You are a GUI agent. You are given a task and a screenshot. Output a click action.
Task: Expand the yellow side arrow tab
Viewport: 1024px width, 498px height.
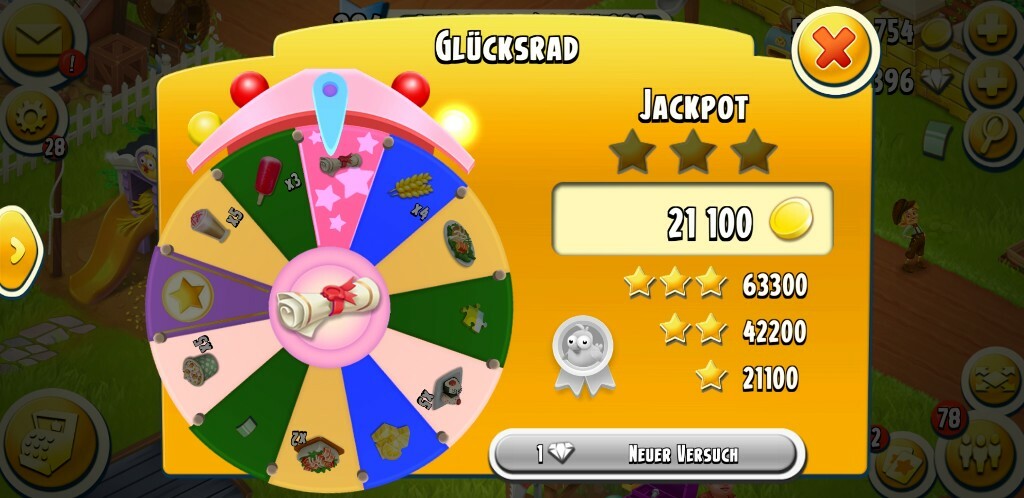[x=17, y=250]
